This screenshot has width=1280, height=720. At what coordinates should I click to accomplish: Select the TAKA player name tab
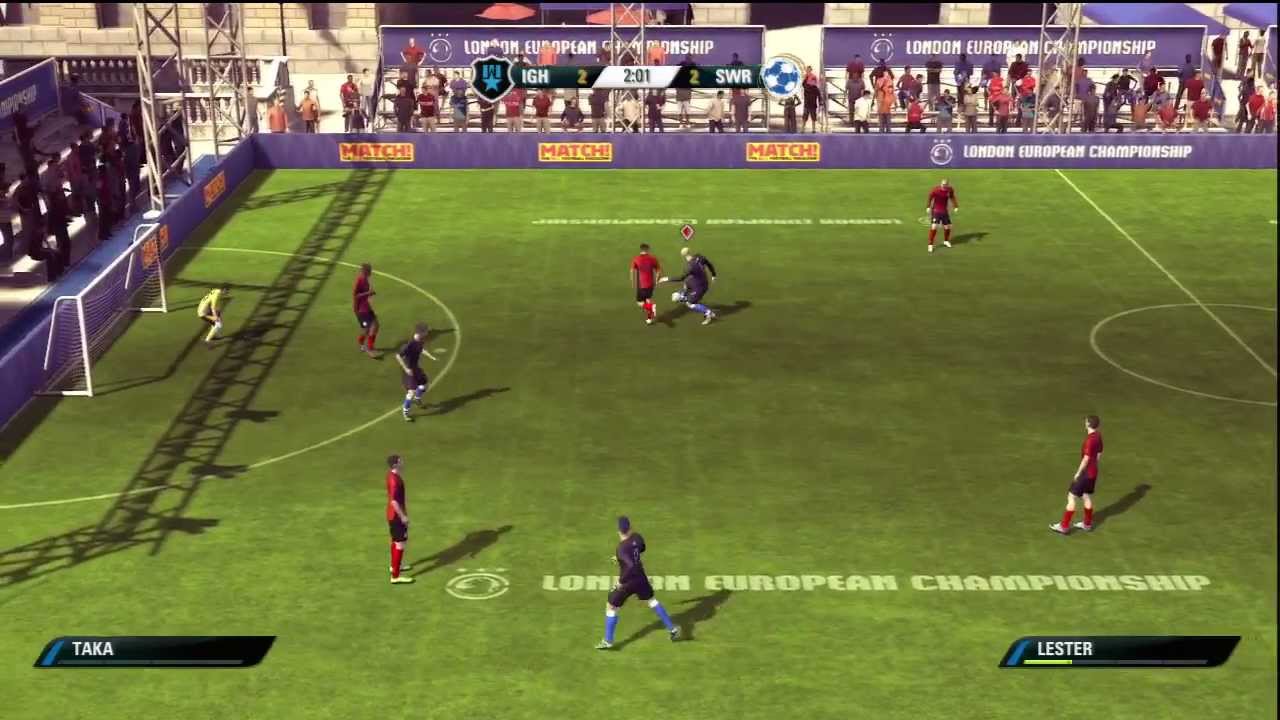pyautogui.click(x=92, y=649)
